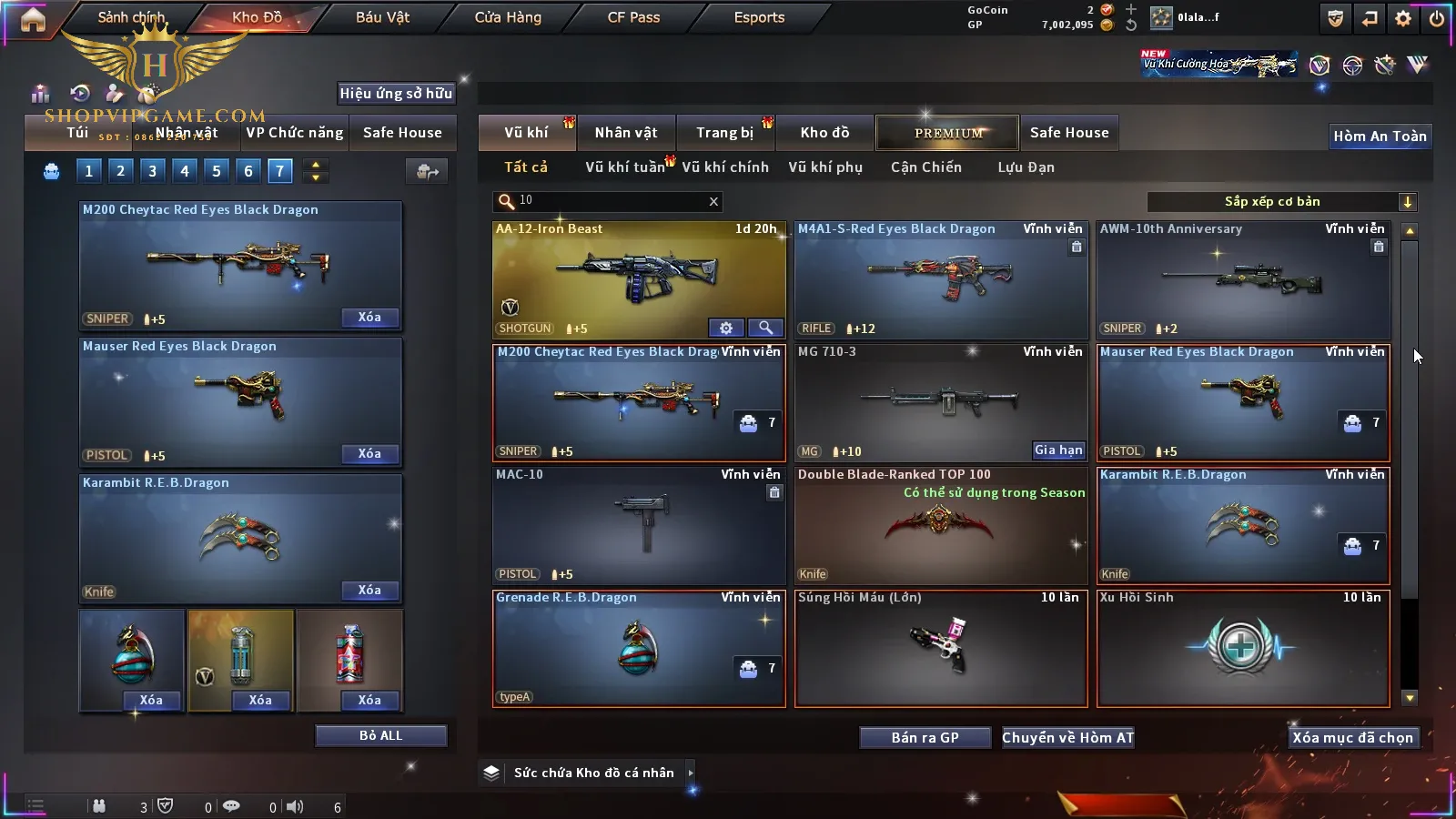Open the Sắp xếp cơ bản sort dropdown
1456x819 pixels.
point(1281,202)
